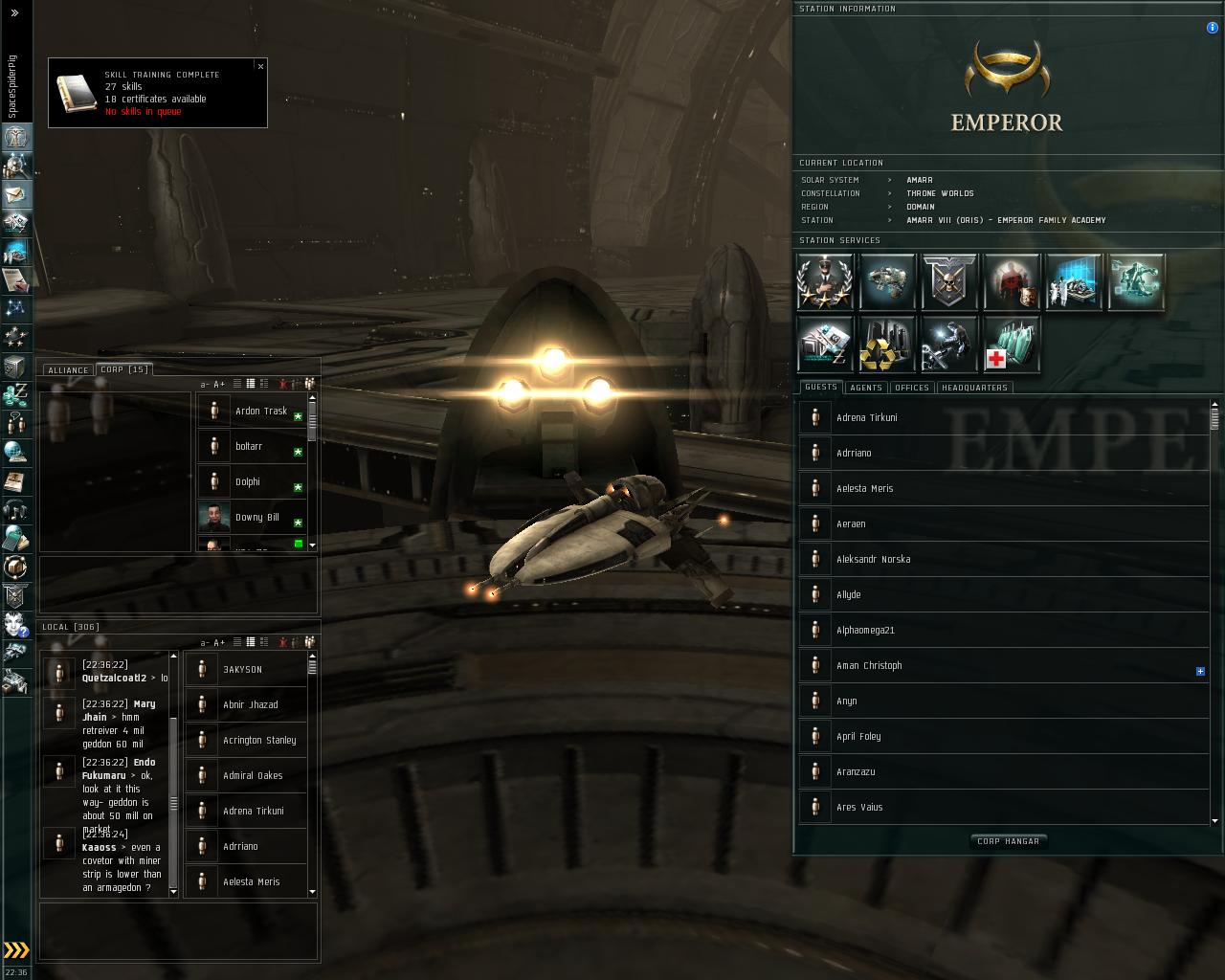Image resolution: width=1225 pixels, height=980 pixels.
Task: Select guest April Foley
Action: [858, 737]
